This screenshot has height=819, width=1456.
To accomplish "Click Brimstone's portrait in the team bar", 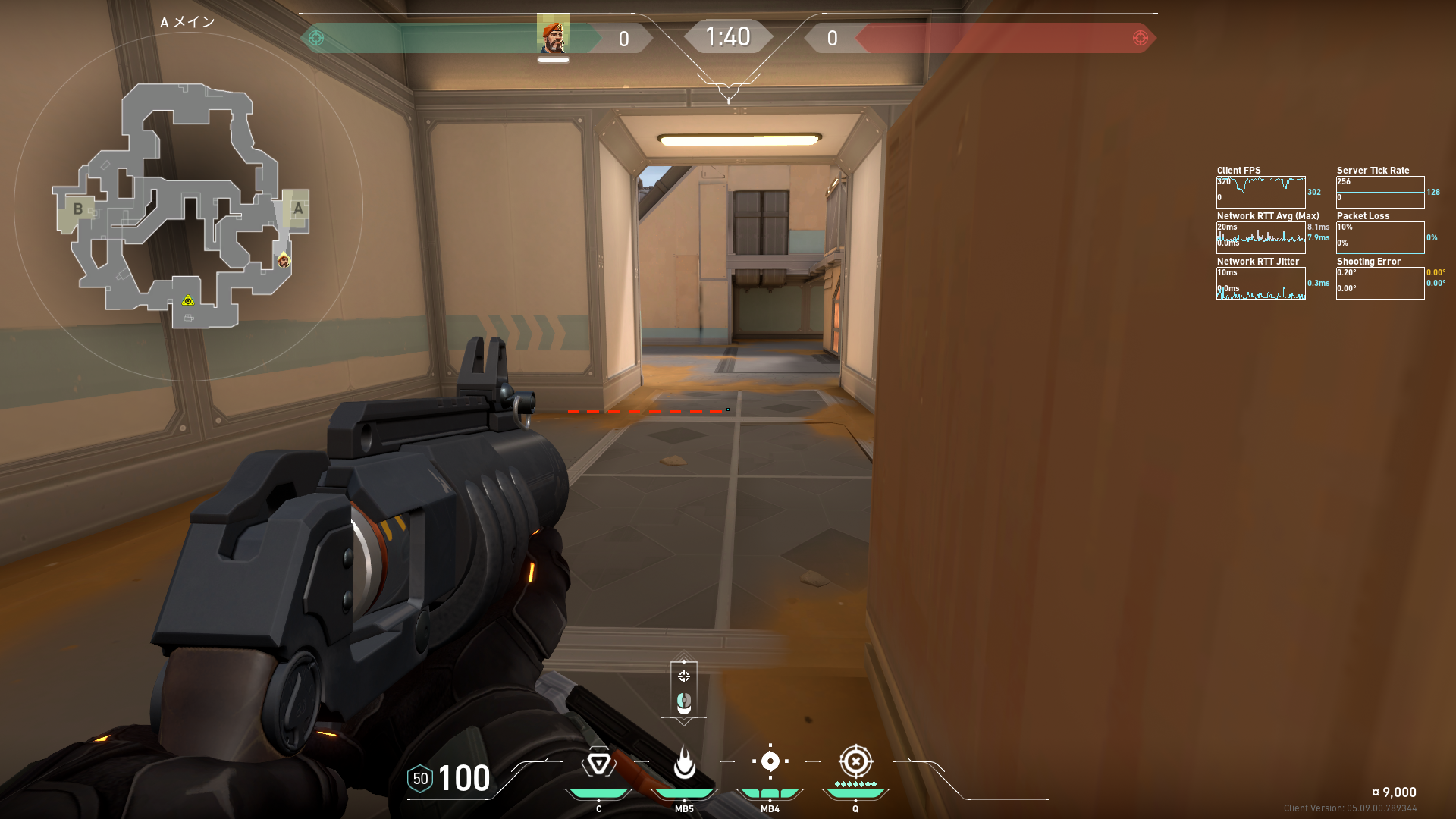I will [x=554, y=36].
